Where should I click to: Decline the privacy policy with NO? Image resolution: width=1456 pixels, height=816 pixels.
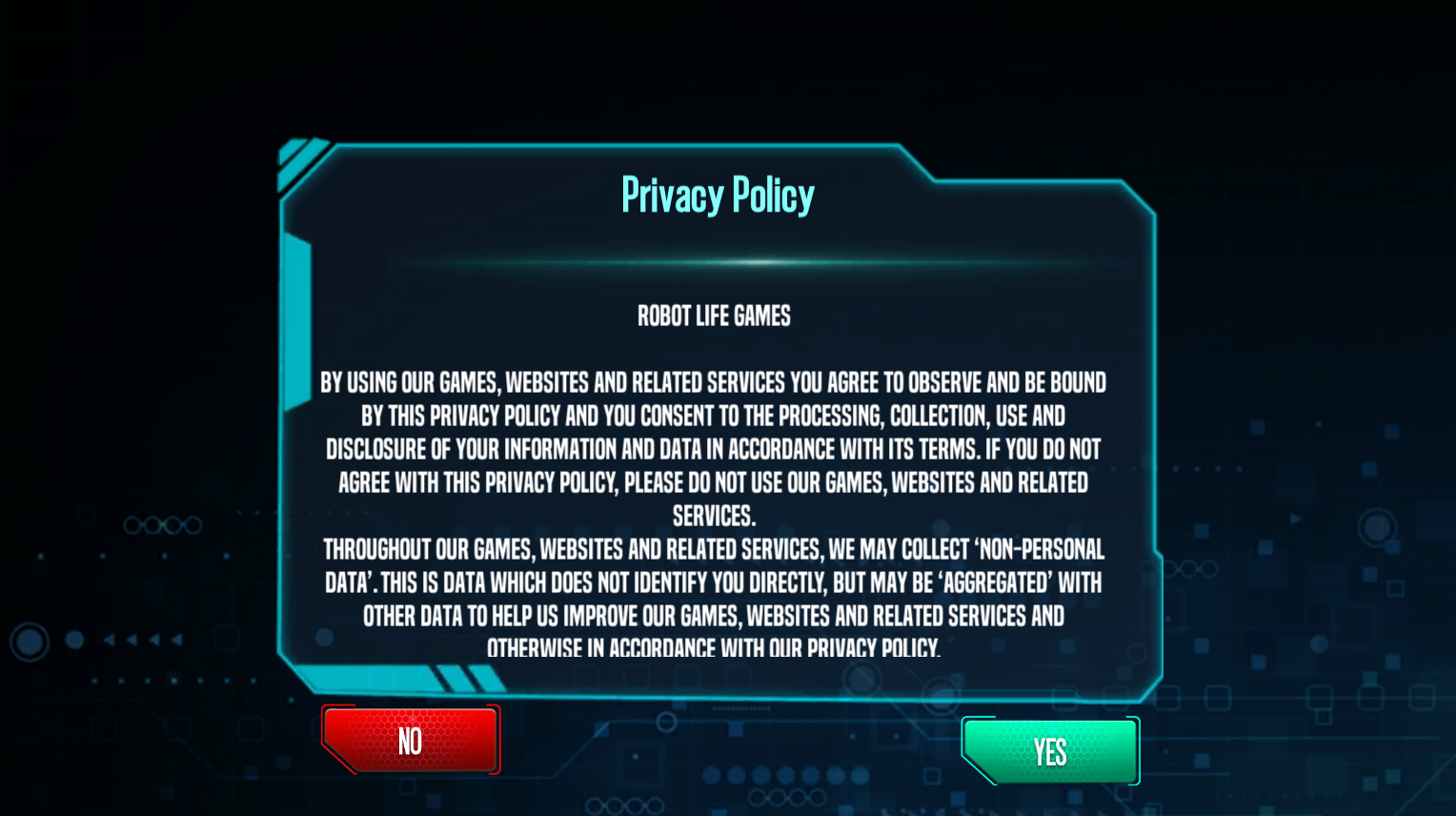click(x=411, y=740)
